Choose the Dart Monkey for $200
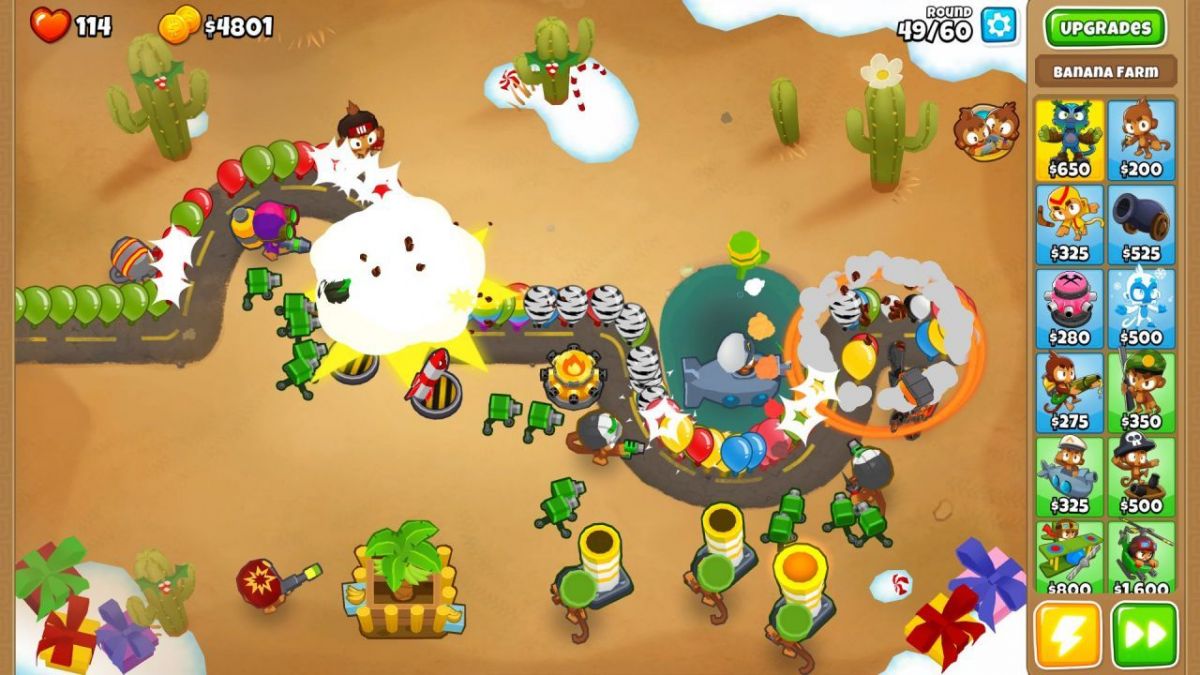1200x675 pixels. [1141, 138]
